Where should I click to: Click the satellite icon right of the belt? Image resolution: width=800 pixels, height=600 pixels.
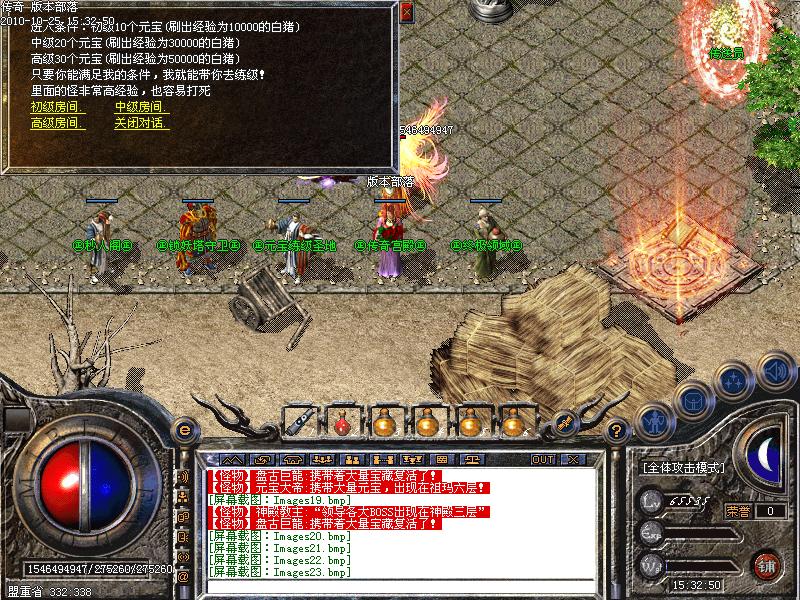coord(565,423)
